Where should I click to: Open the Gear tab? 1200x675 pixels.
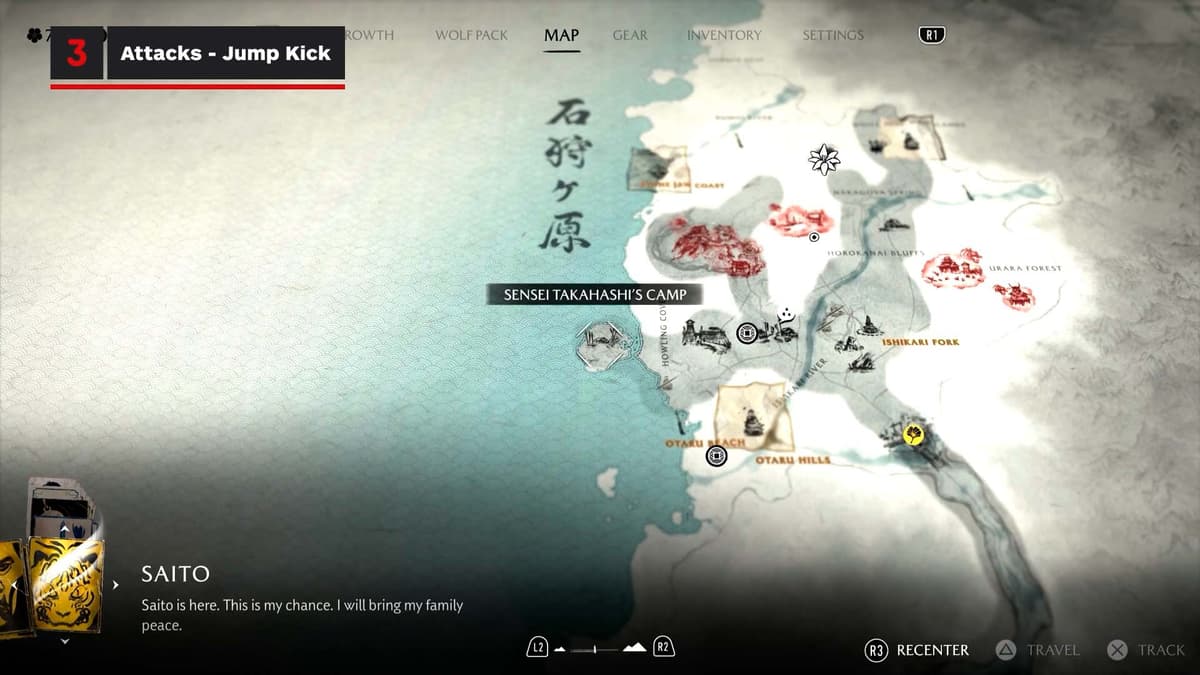(x=630, y=35)
